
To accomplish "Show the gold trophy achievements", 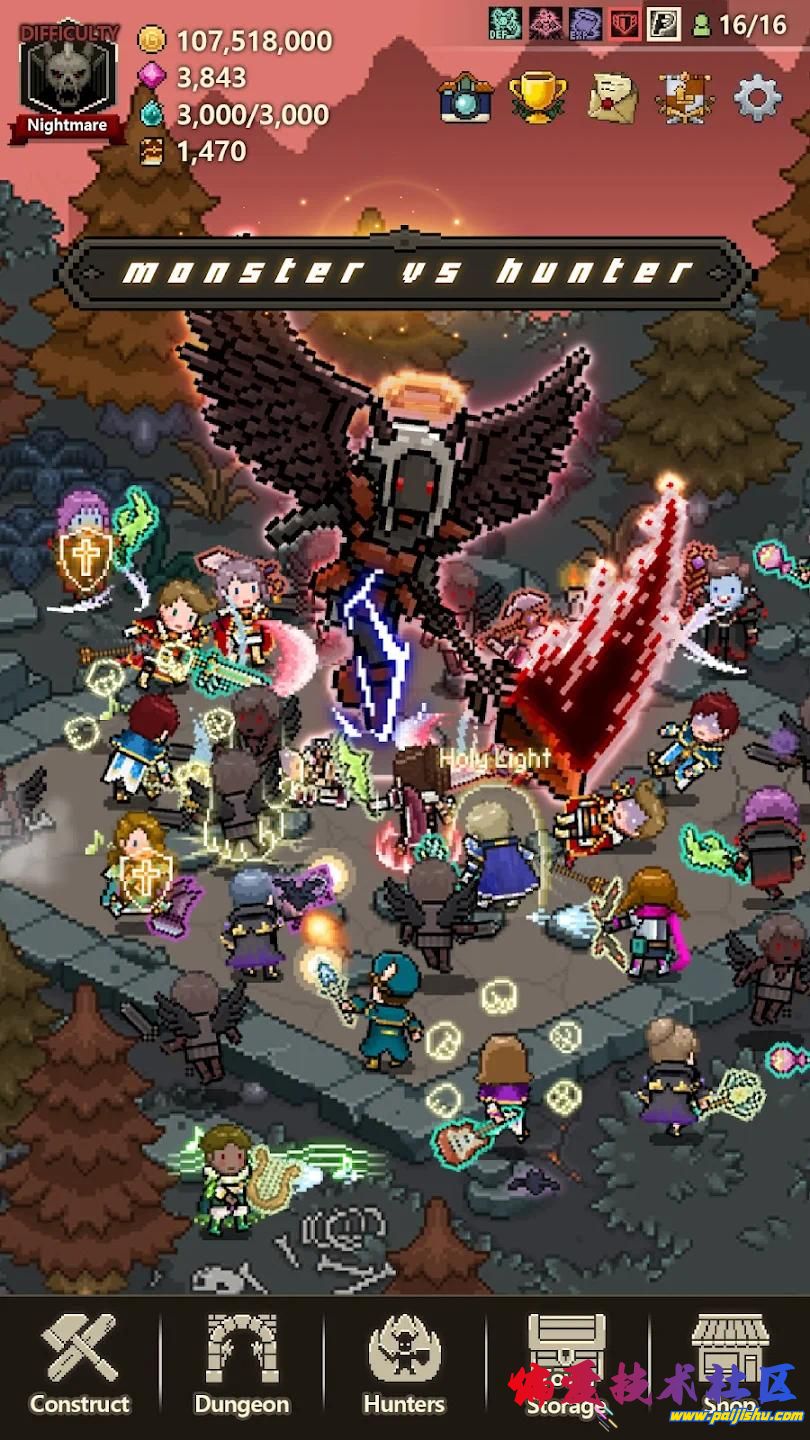I will pos(539,98).
